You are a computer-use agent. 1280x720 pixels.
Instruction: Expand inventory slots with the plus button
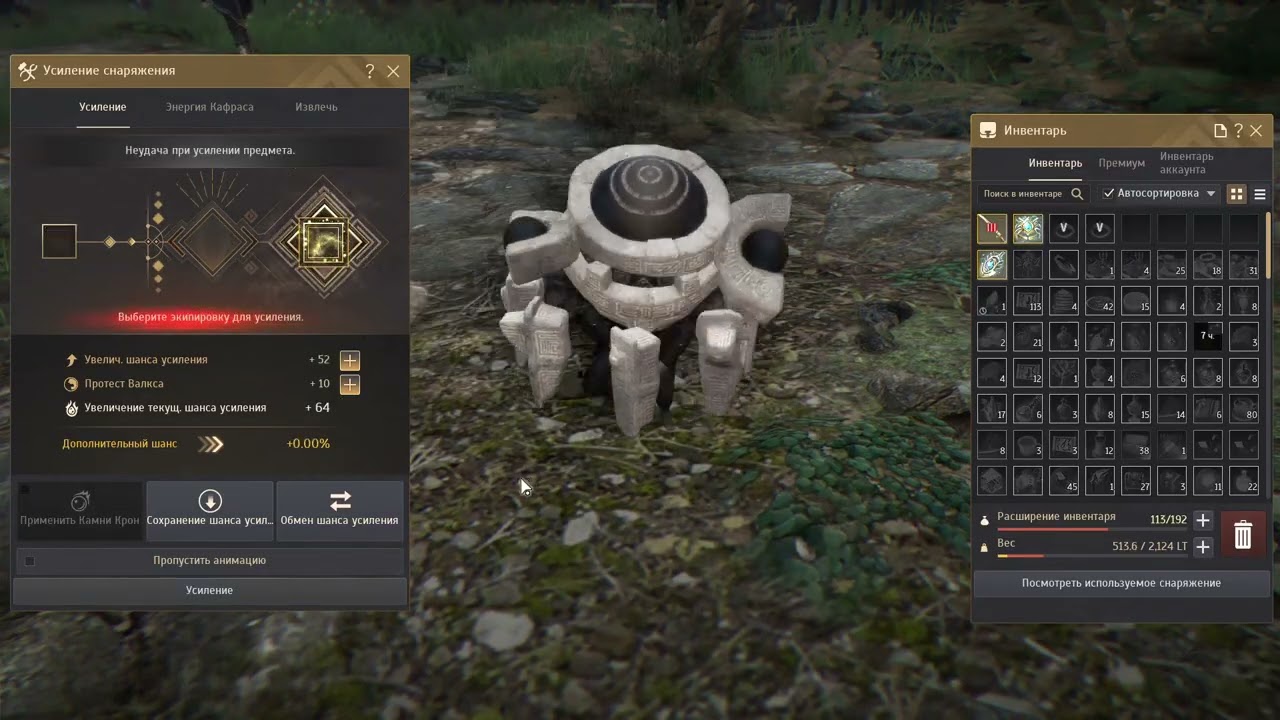pos(1203,520)
